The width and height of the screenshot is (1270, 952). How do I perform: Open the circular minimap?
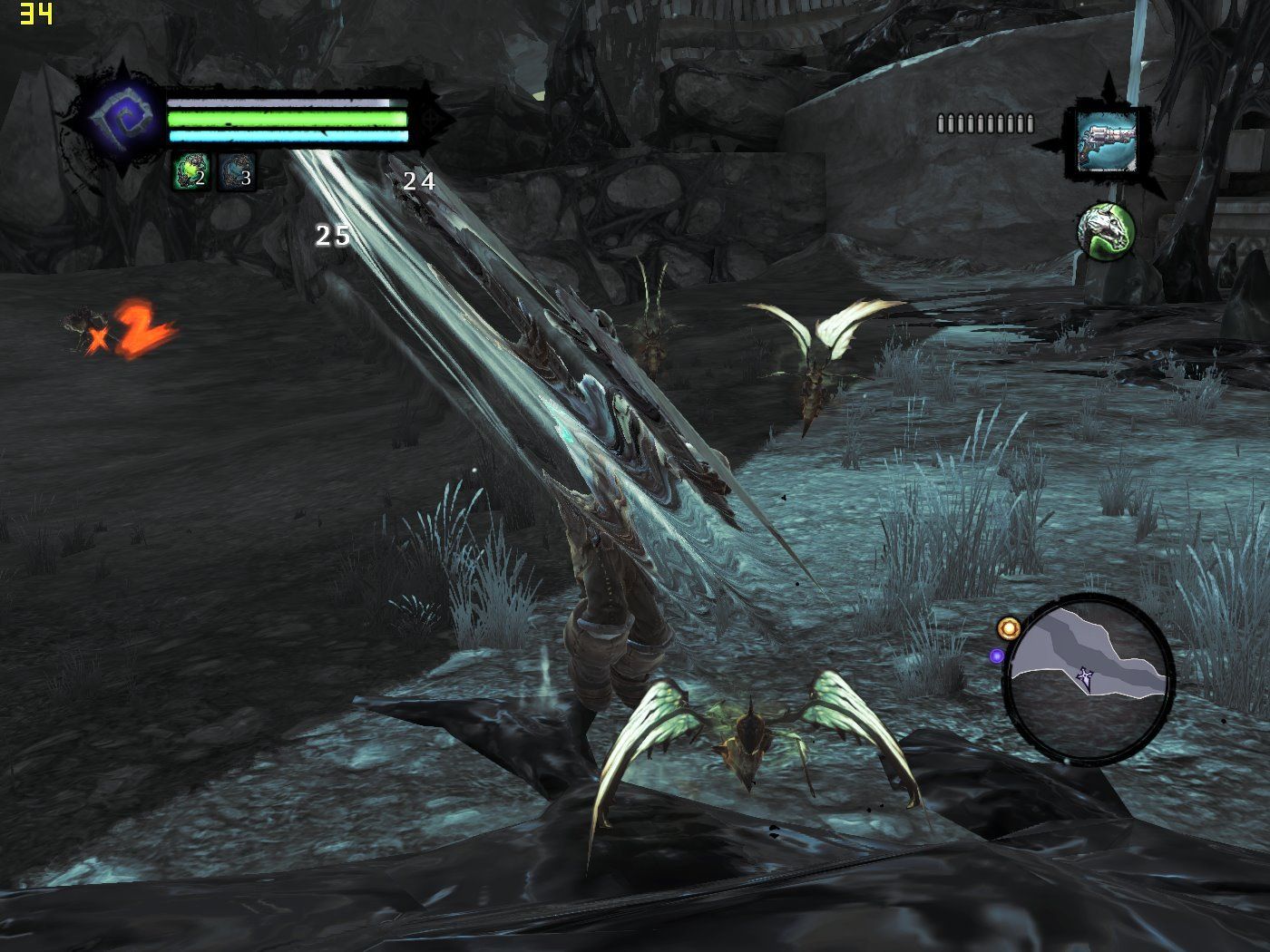tap(1088, 675)
